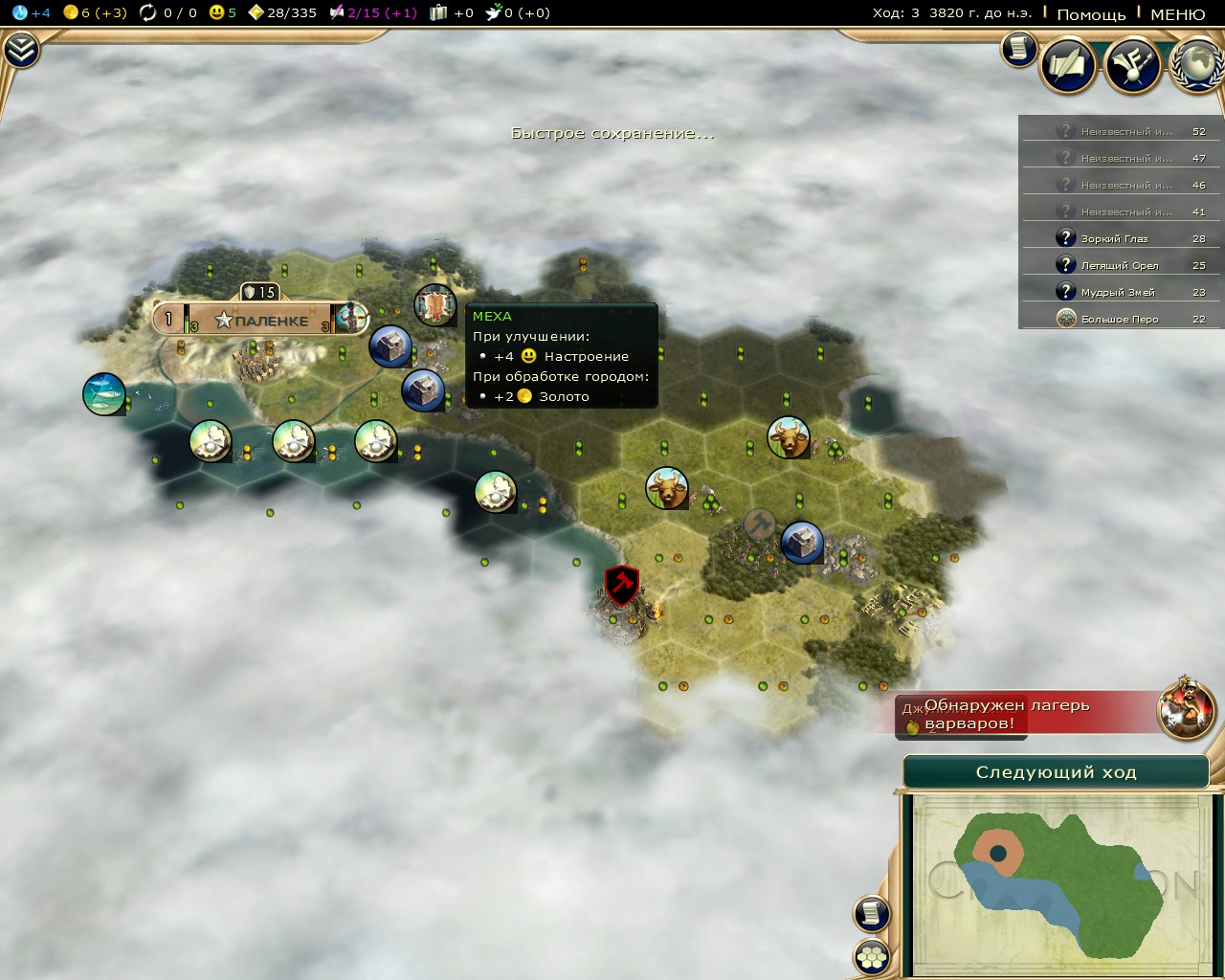Expand the top-left chevron panel button

(20, 51)
